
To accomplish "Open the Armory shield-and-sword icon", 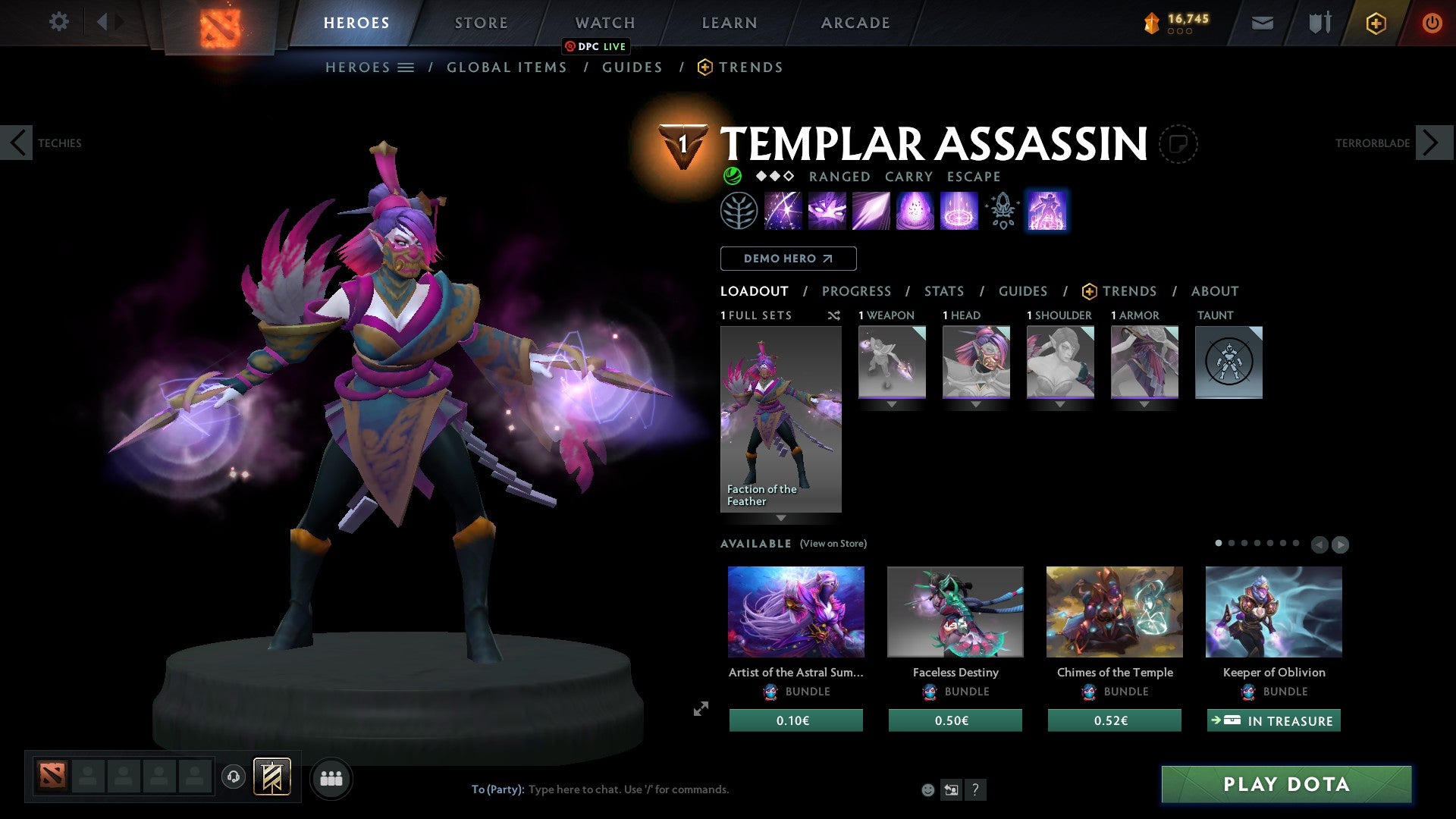I will tap(1319, 22).
